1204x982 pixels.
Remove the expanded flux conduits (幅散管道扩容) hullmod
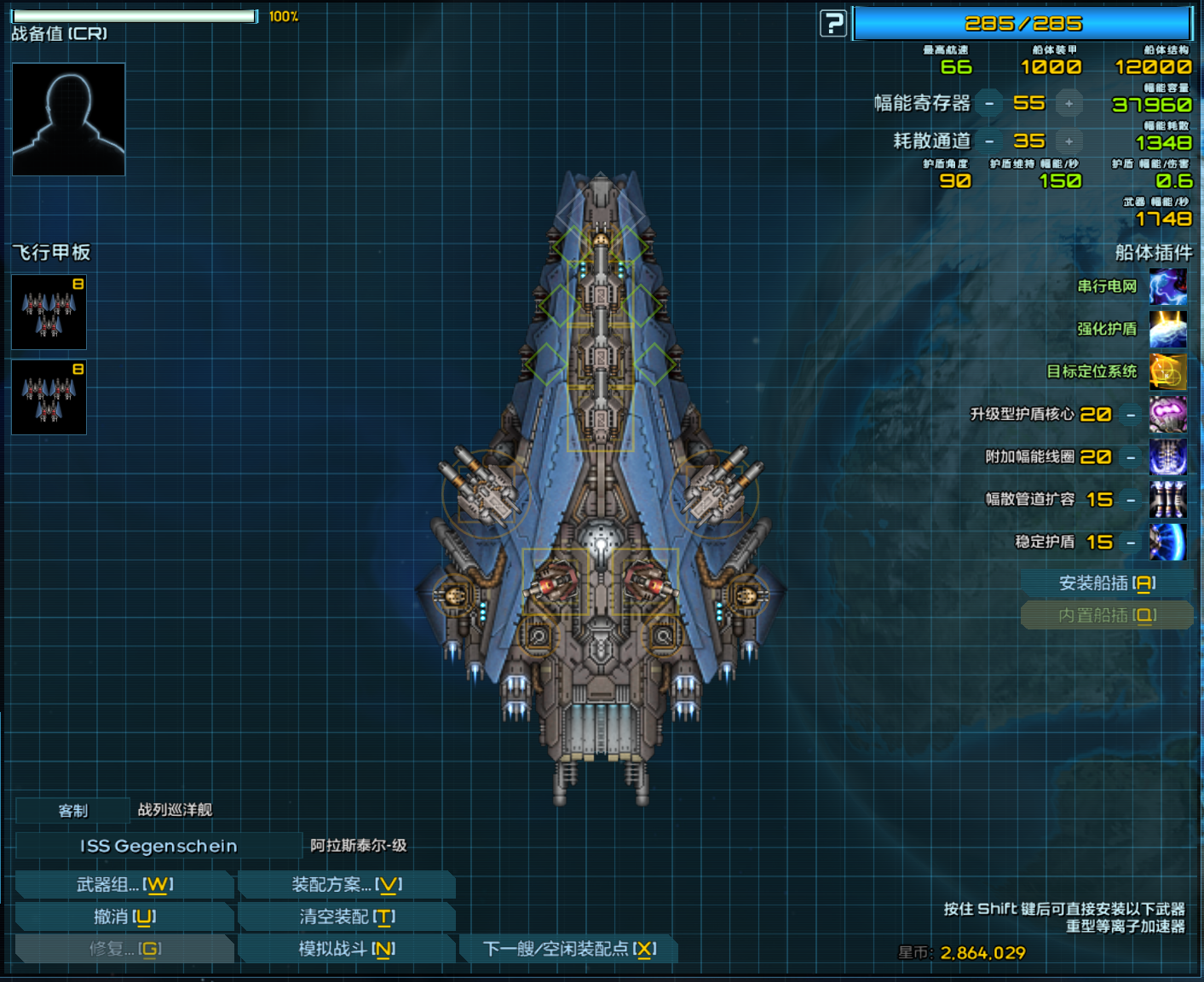point(1131,500)
